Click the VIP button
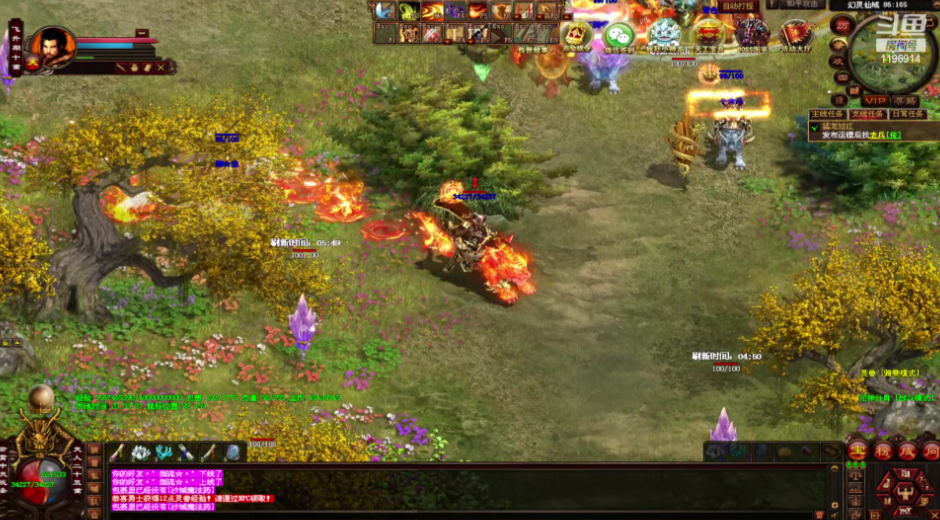The image size is (940, 520). click(x=876, y=100)
